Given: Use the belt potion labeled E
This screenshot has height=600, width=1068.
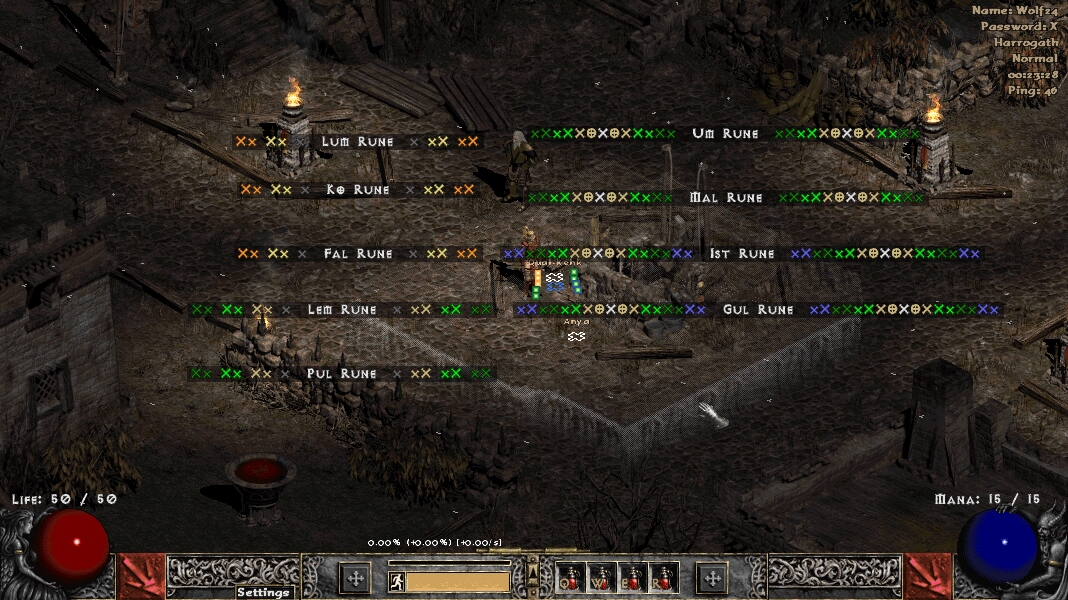Looking at the screenshot, I should coord(633,577).
